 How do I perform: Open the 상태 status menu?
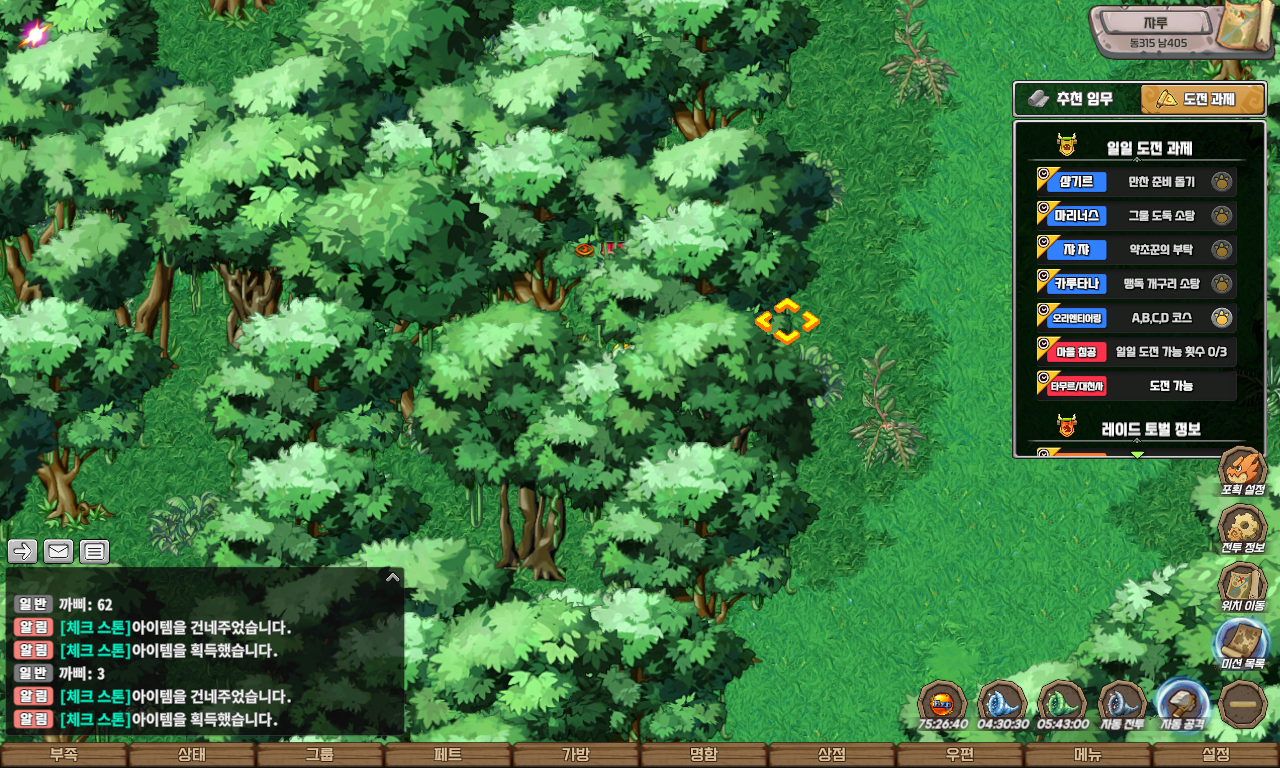[x=191, y=755]
